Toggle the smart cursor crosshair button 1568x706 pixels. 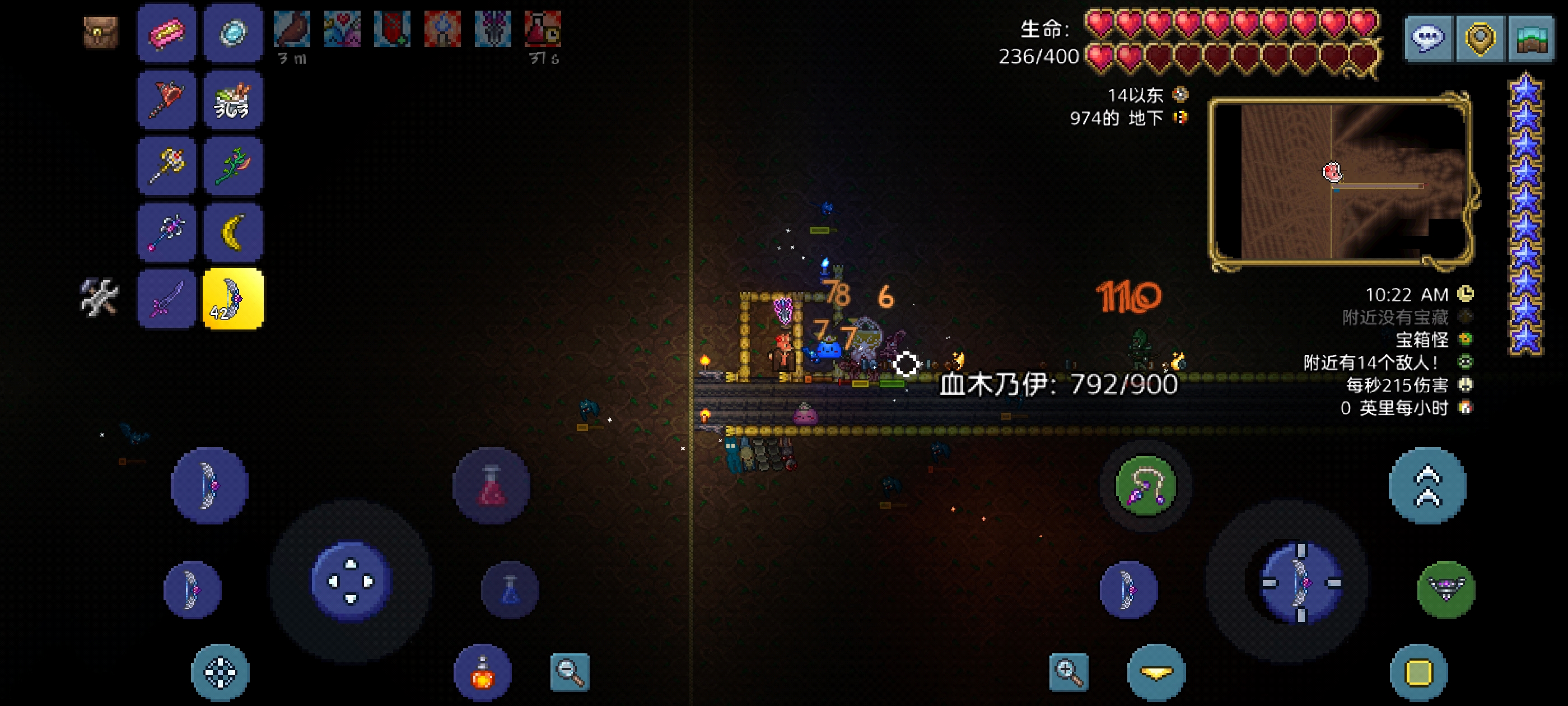coord(220,672)
